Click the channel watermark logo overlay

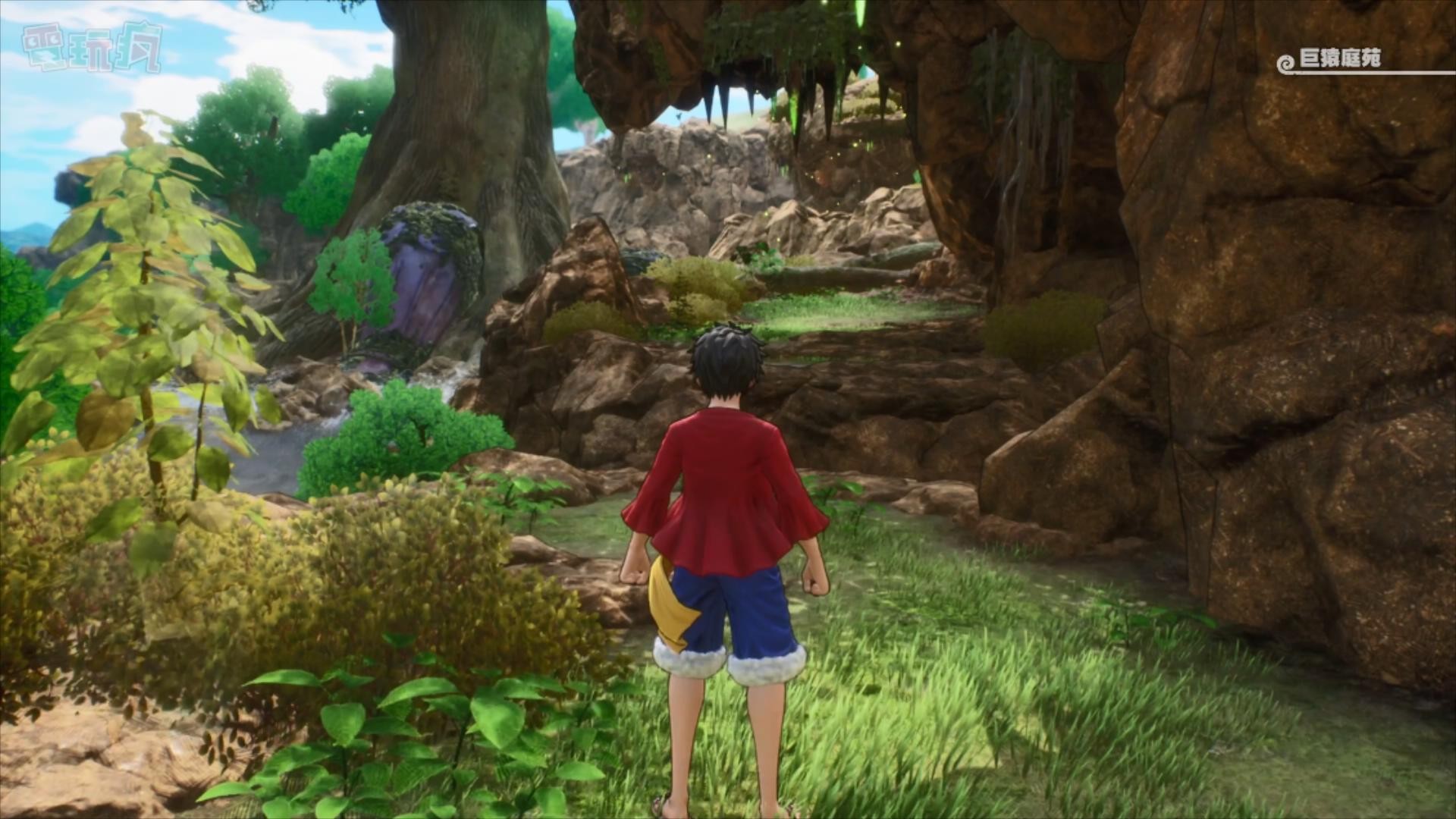pos(92,47)
